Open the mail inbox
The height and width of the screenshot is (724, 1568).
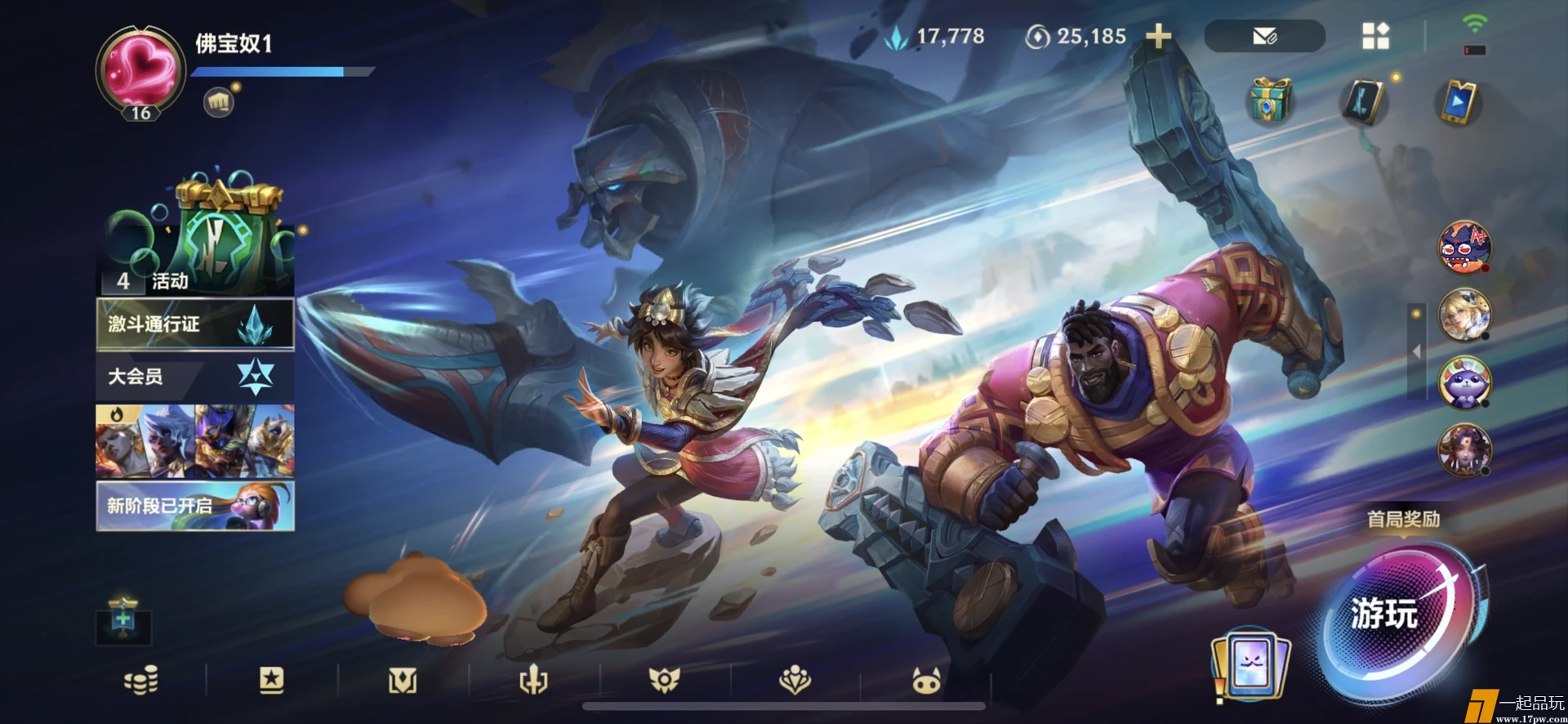(x=1264, y=36)
